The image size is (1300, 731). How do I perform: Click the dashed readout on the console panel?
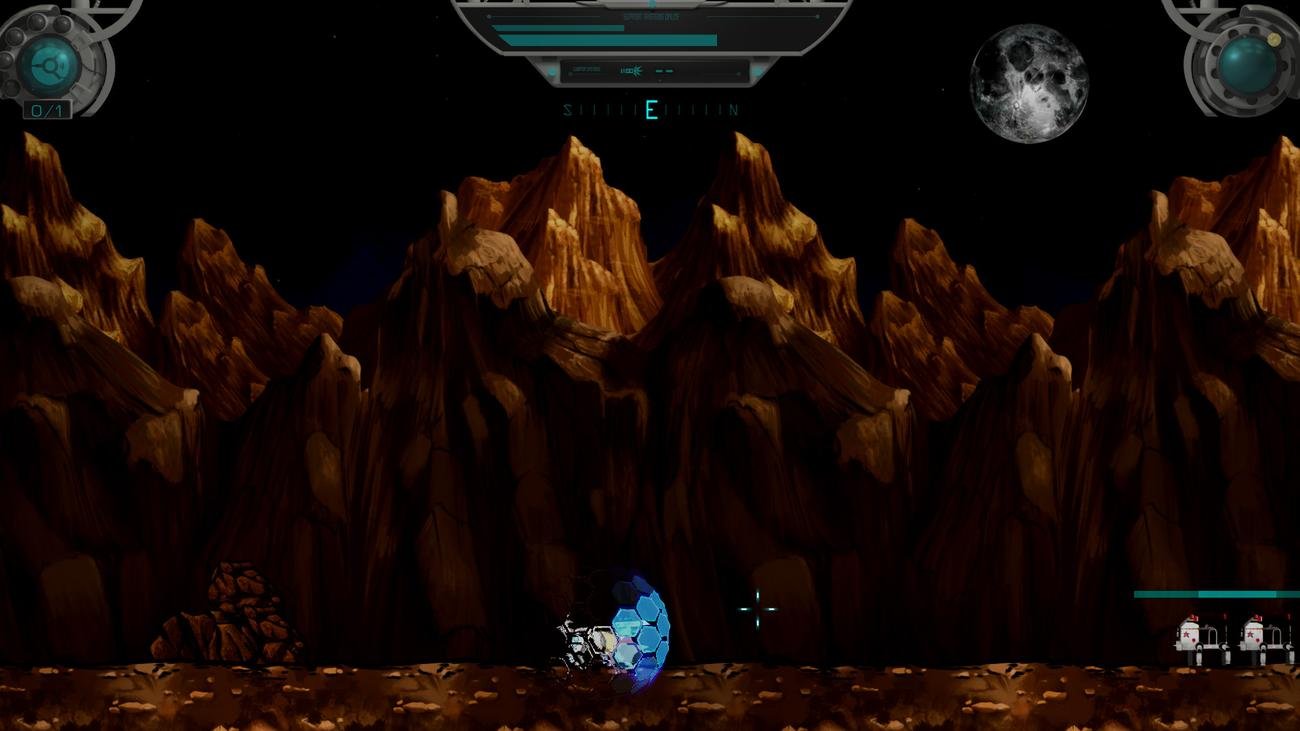665,71
